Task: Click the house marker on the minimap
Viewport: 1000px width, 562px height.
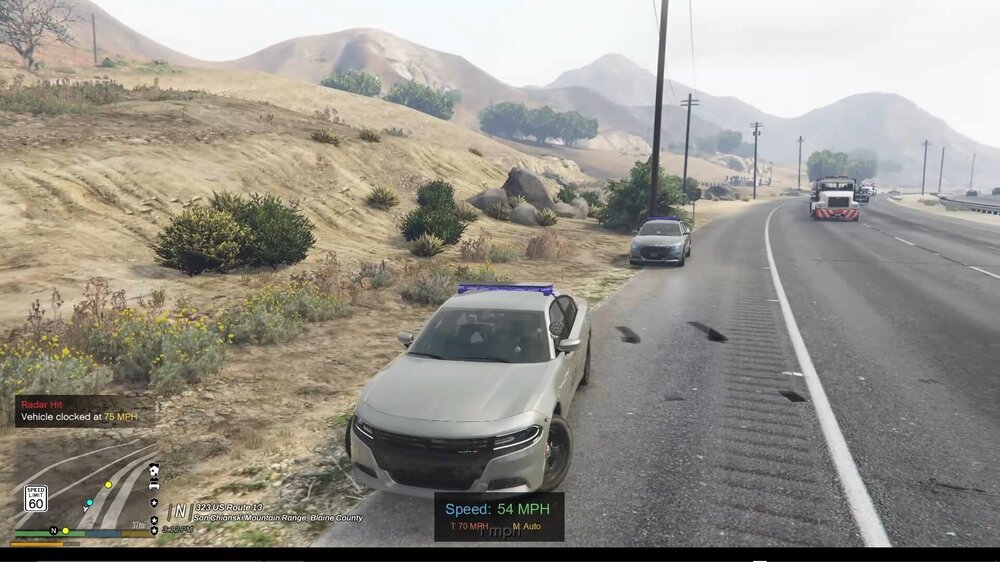Action: tap(153, 469)
